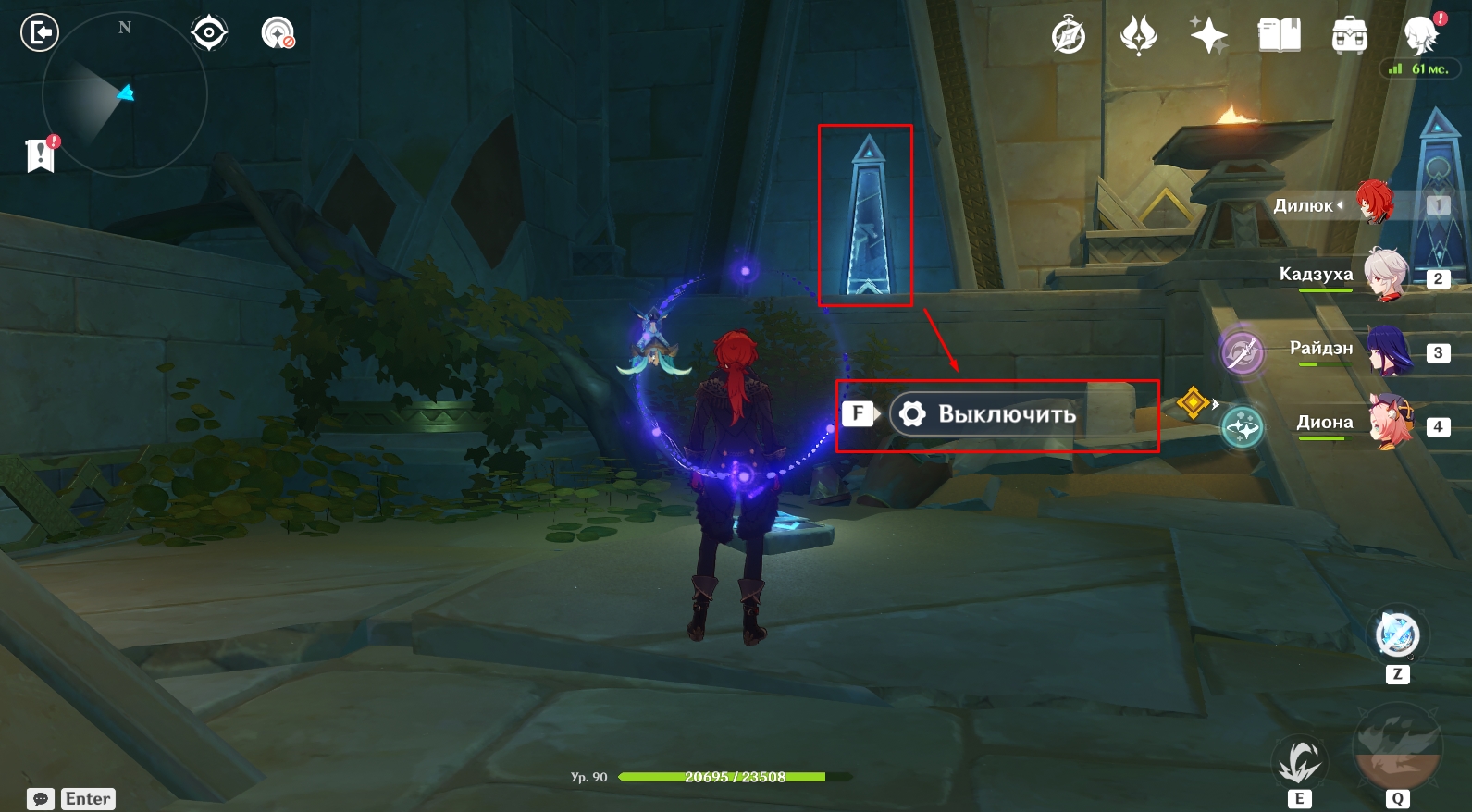Use the round gadget icon above Z

[x=1397, y=634]
